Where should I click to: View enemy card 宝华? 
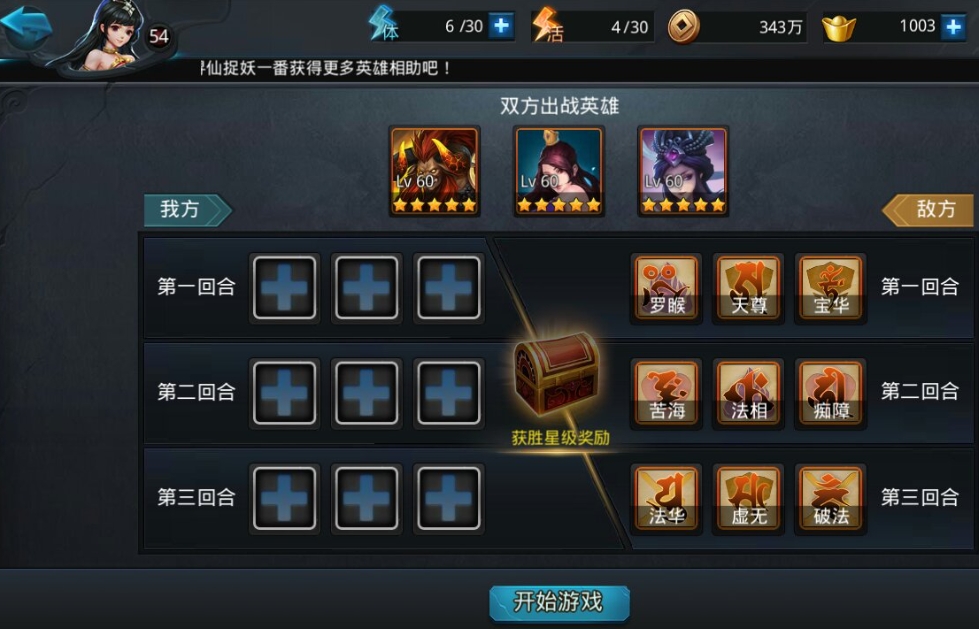coord(831,287)
